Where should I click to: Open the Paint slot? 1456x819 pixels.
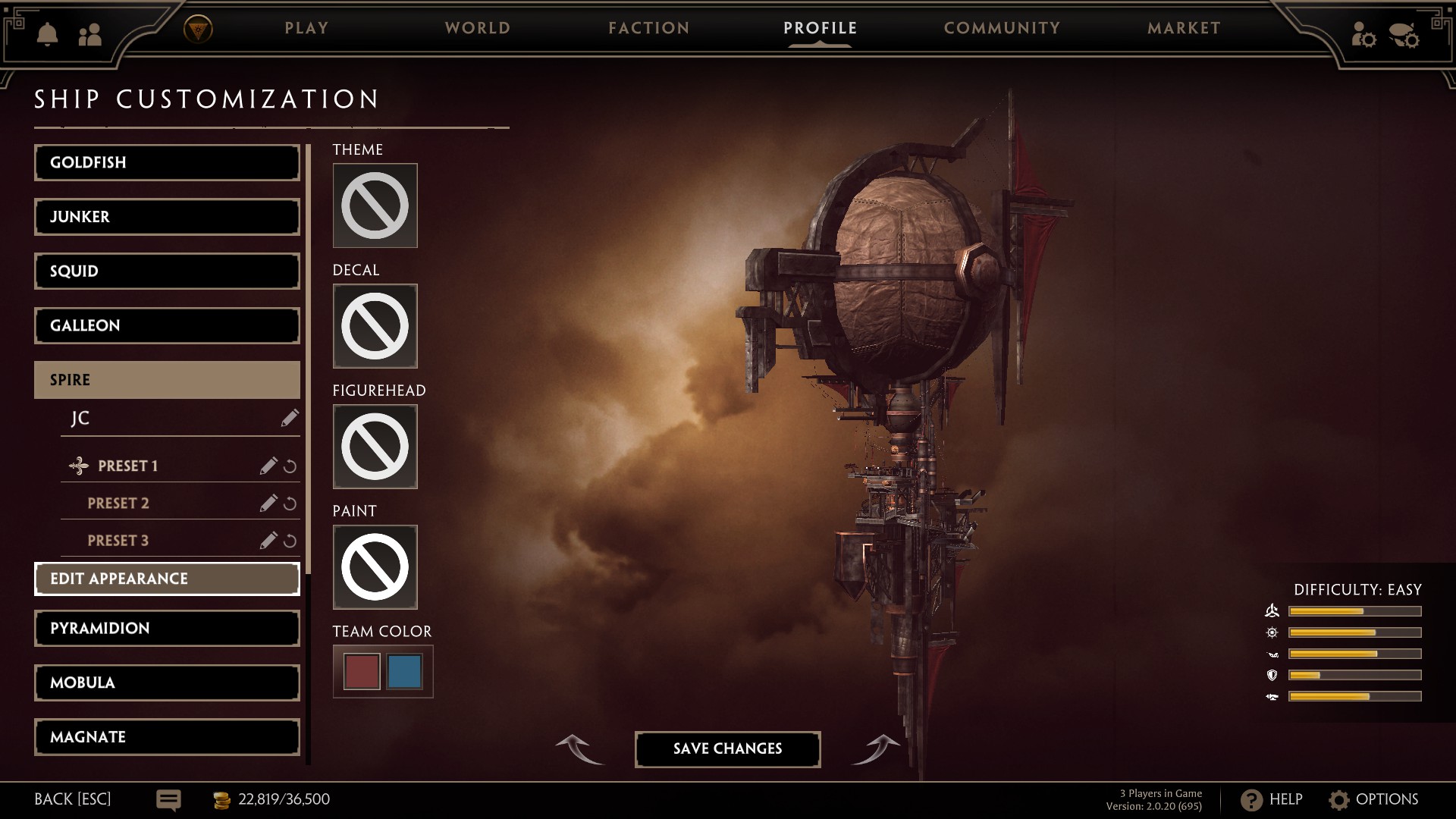tap(375, 567)
